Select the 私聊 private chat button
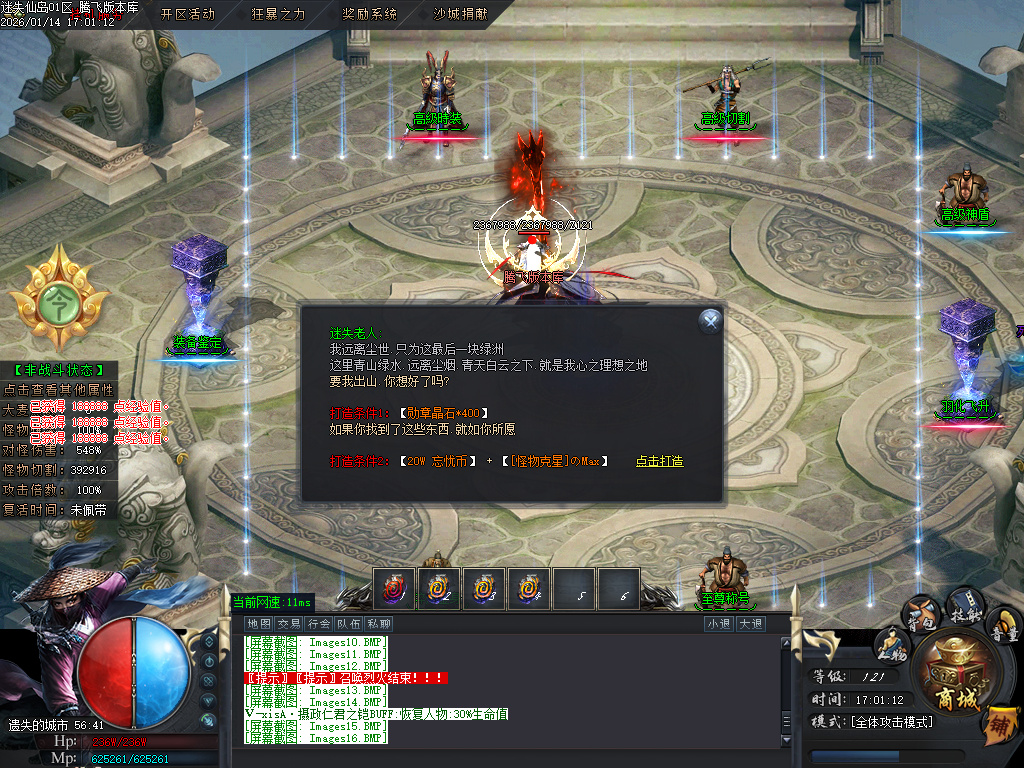Viewport: 1024px width, 768px height. pyautogui.click(x=379, y=624)
